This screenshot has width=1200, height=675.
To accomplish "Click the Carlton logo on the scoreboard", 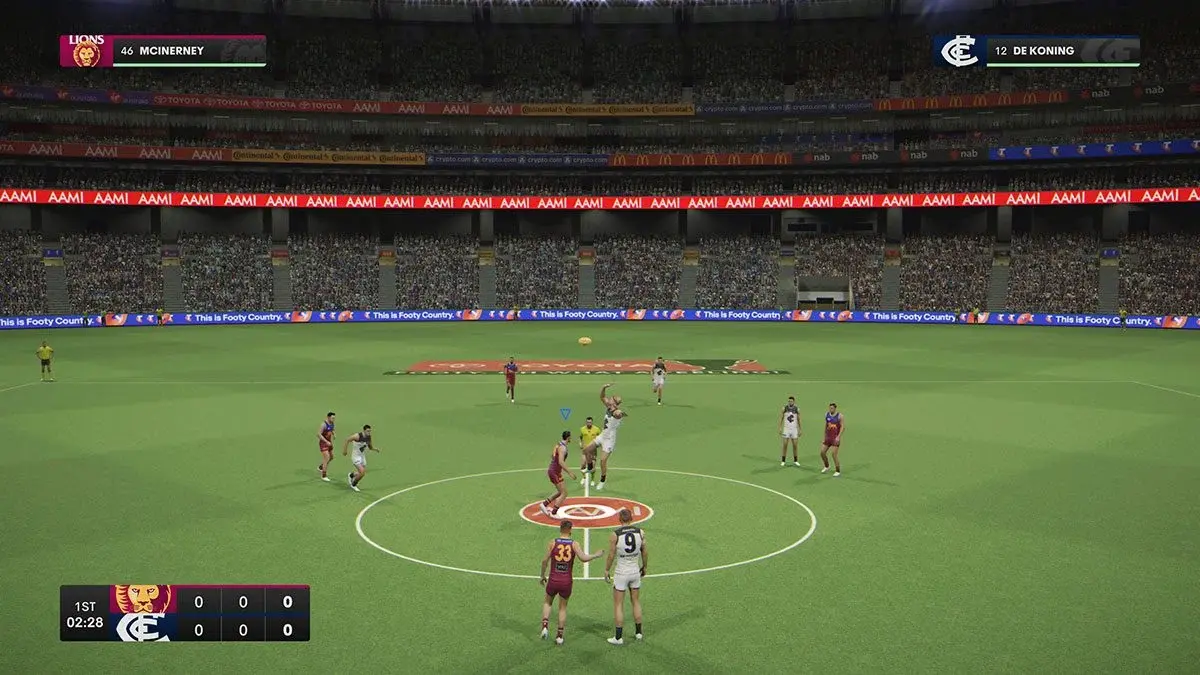I will coord(142,628).
